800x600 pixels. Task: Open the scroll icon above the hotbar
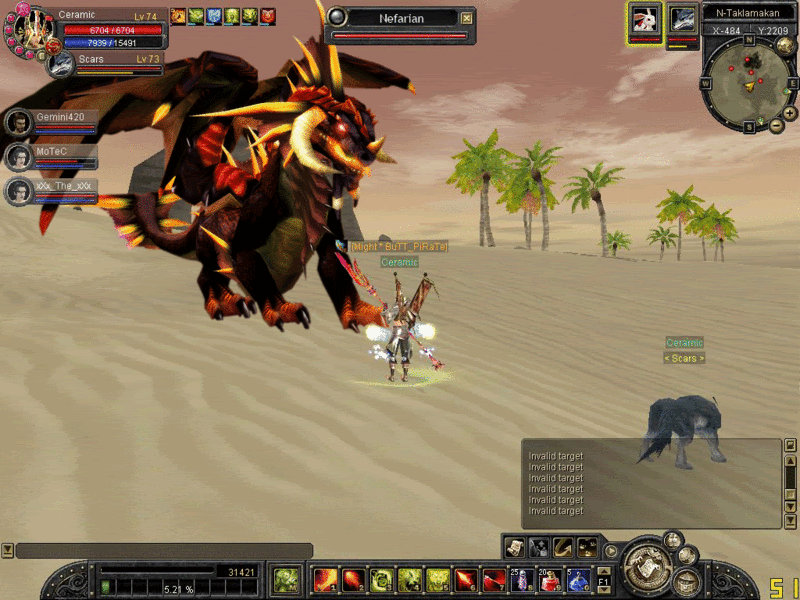coord(515,546)
